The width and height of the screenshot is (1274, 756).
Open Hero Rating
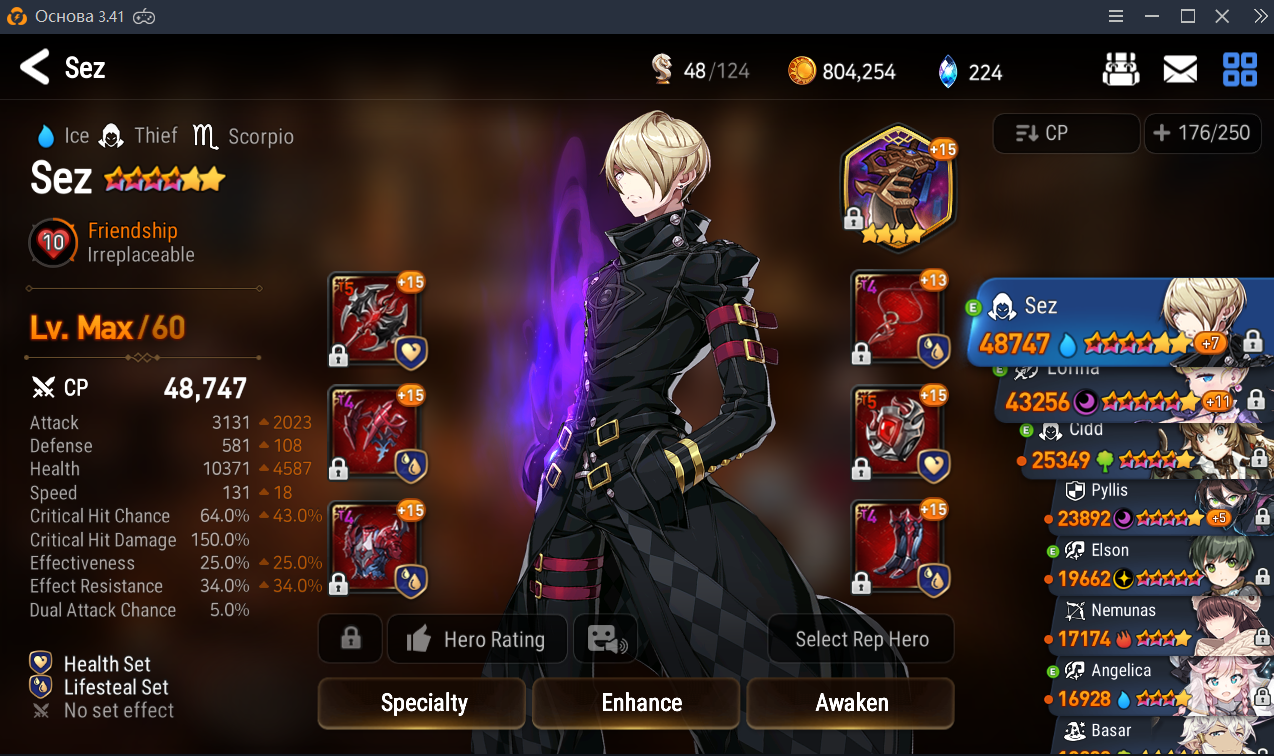477,640
